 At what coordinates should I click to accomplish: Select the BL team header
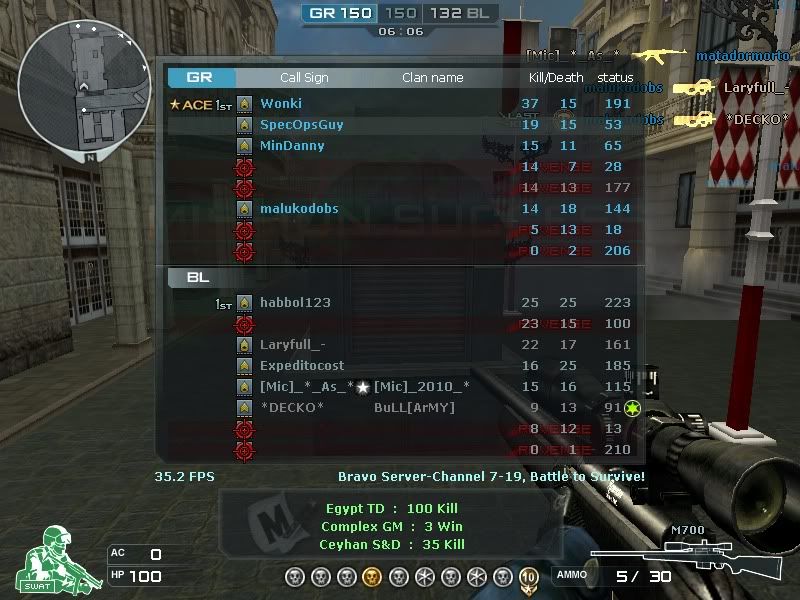click(198, 278)
